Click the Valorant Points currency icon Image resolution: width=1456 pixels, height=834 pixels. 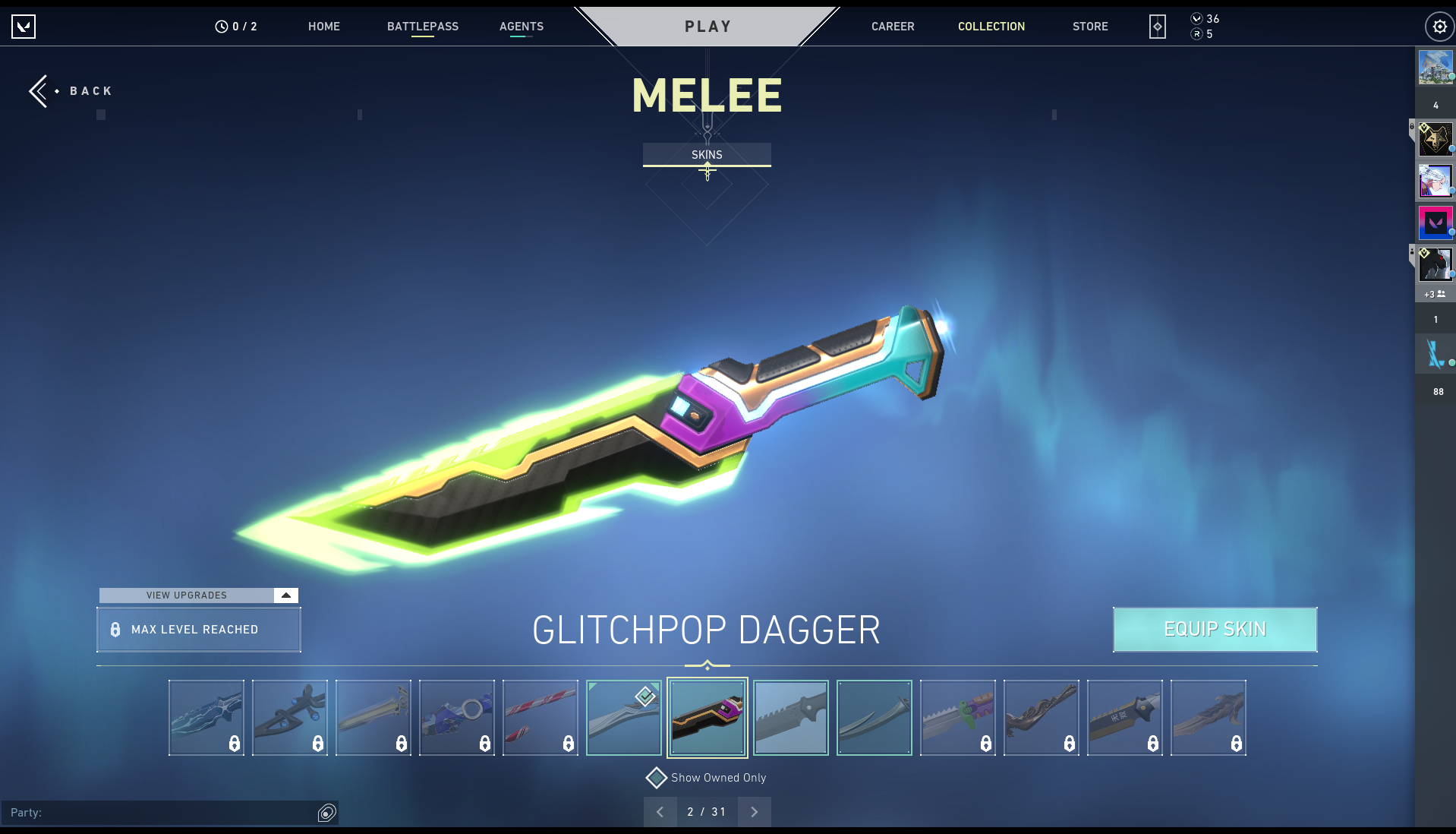[x=1196, y=17]
